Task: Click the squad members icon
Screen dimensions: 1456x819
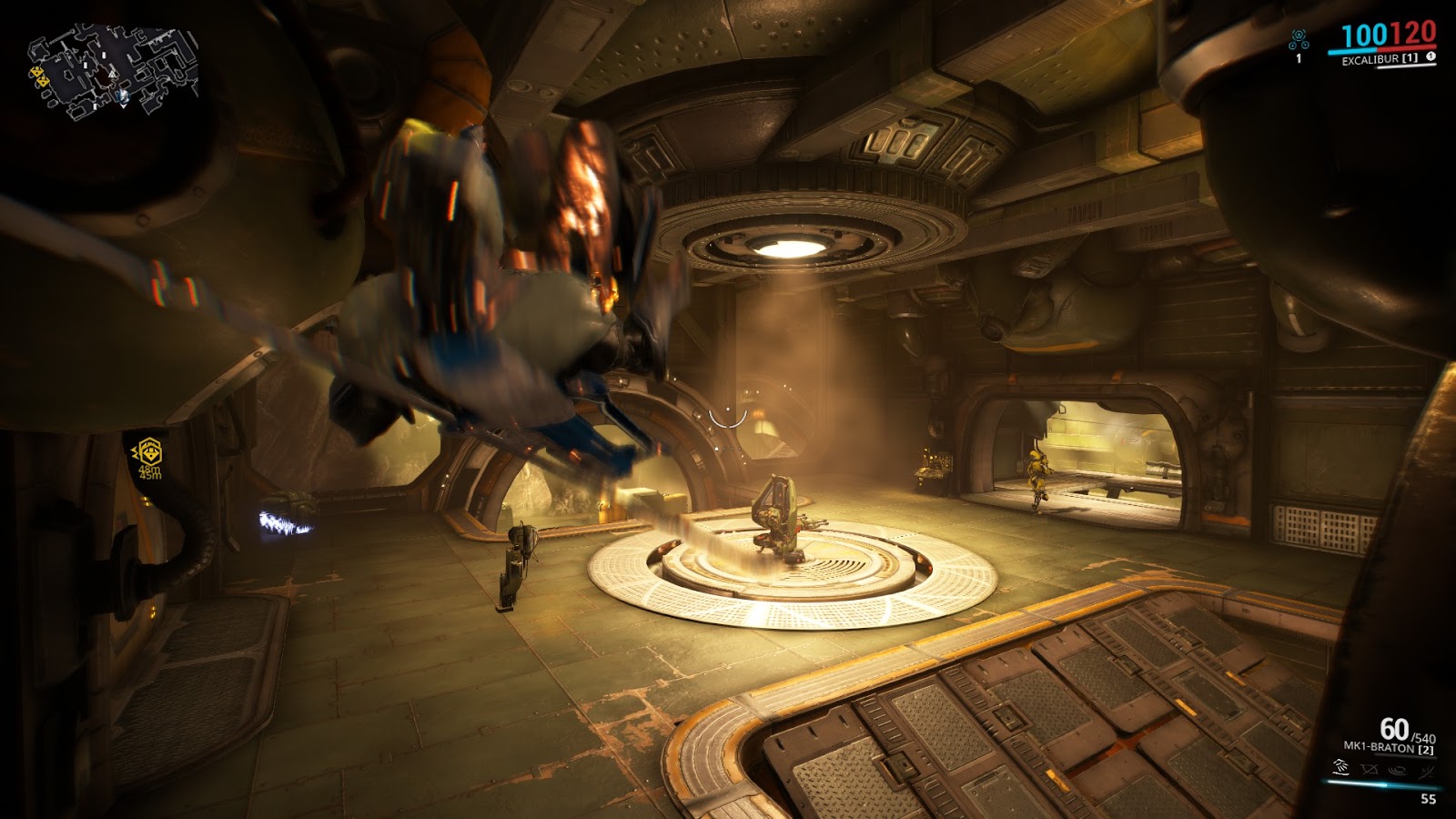Action: [x=1299, y=40]
